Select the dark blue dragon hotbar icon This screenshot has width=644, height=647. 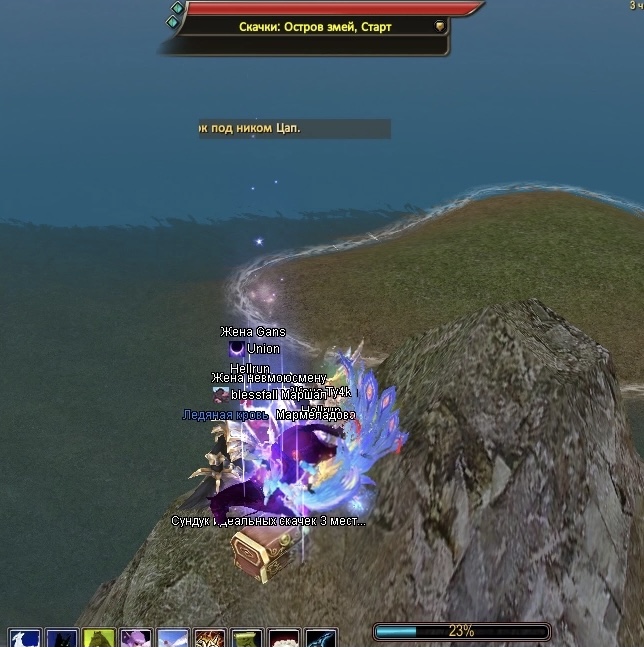tap(321, 639)
